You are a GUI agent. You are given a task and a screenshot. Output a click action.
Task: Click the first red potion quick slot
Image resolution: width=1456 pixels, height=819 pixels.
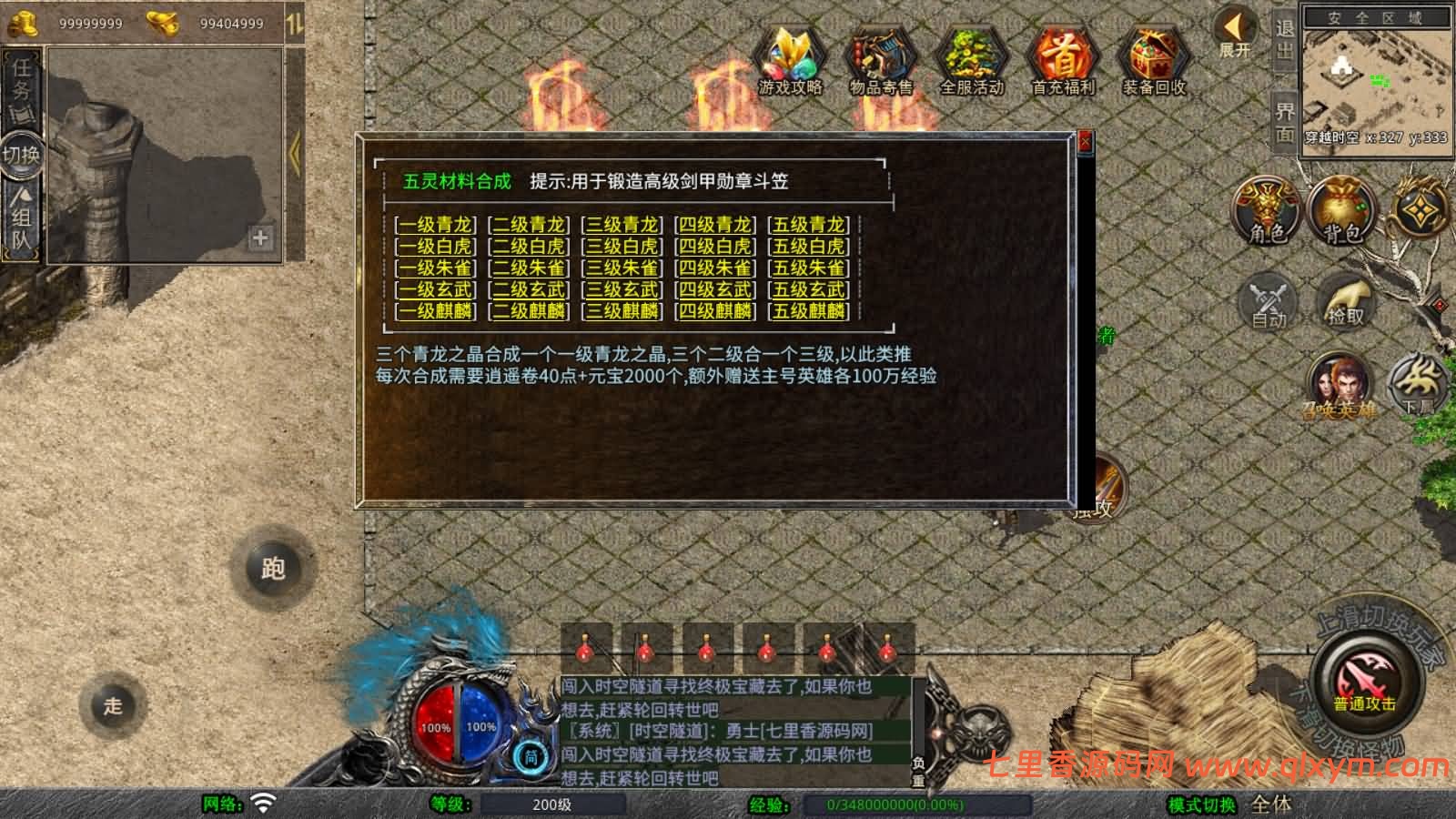[587, 646]
